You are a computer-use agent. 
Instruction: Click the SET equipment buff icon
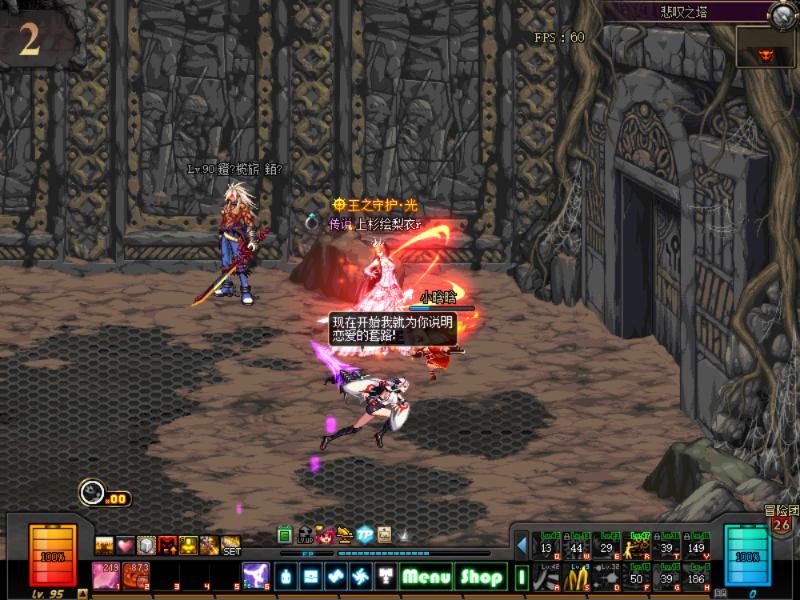click(231, 546)
